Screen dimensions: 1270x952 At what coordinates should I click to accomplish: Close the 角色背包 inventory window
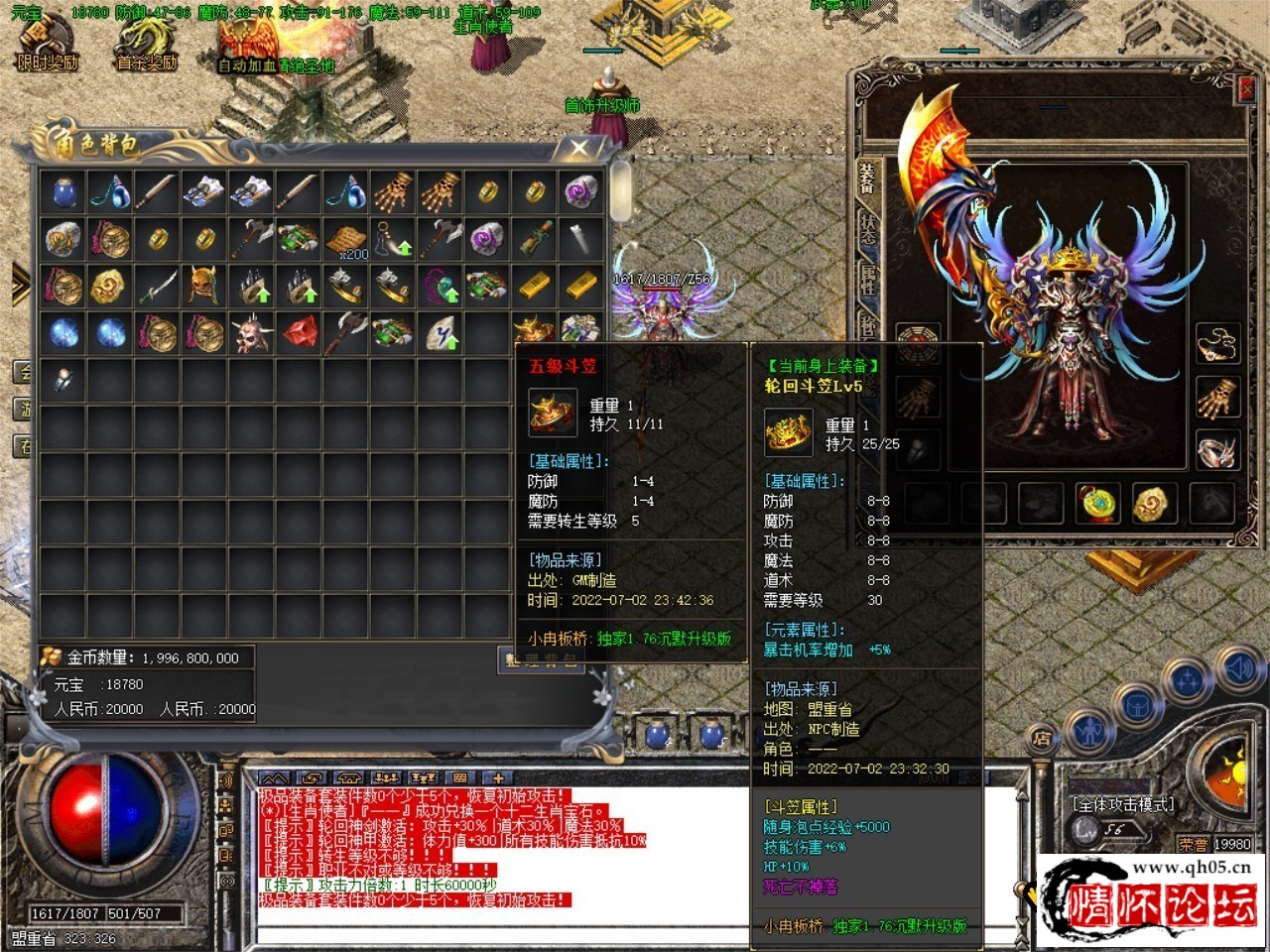point(578,148)
